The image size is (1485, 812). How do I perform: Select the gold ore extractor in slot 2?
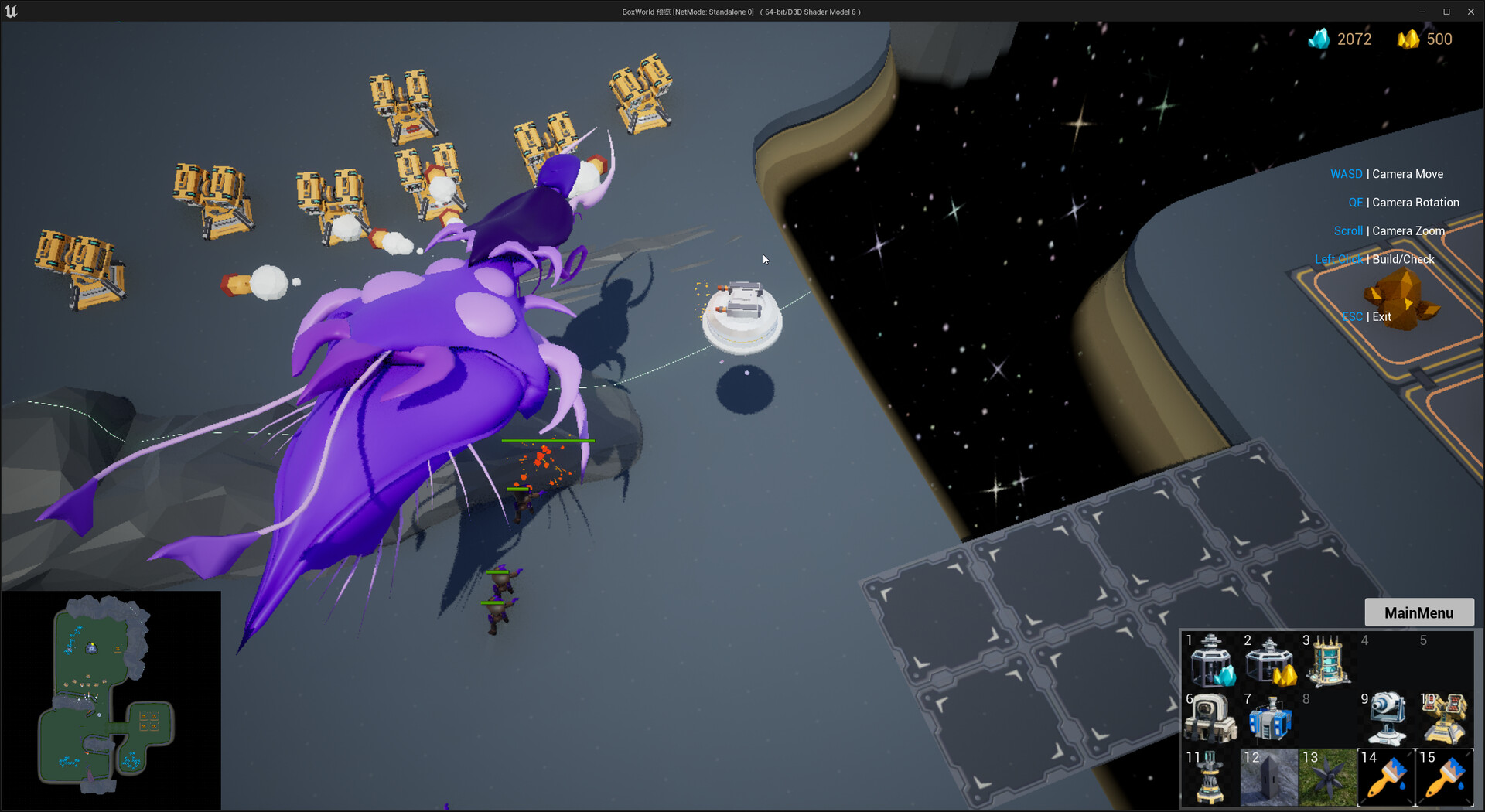[x=1269, y=661]
